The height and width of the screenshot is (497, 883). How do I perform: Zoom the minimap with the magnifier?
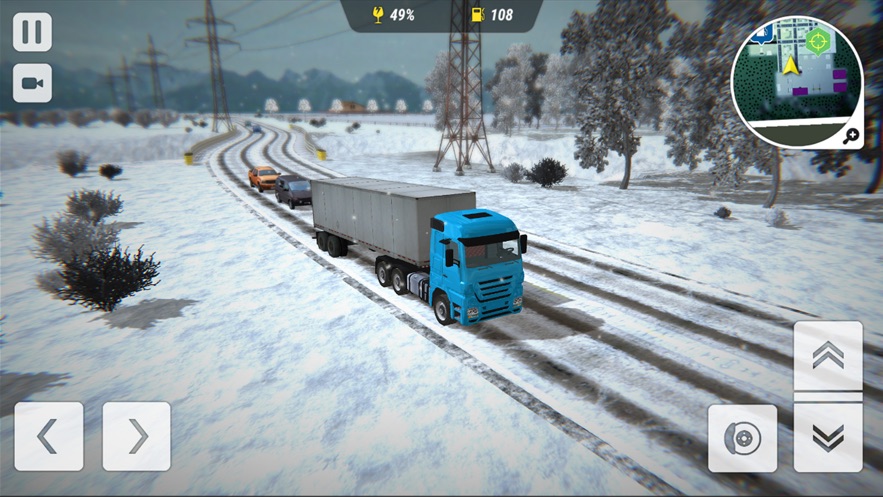click(x=851, y=137)
